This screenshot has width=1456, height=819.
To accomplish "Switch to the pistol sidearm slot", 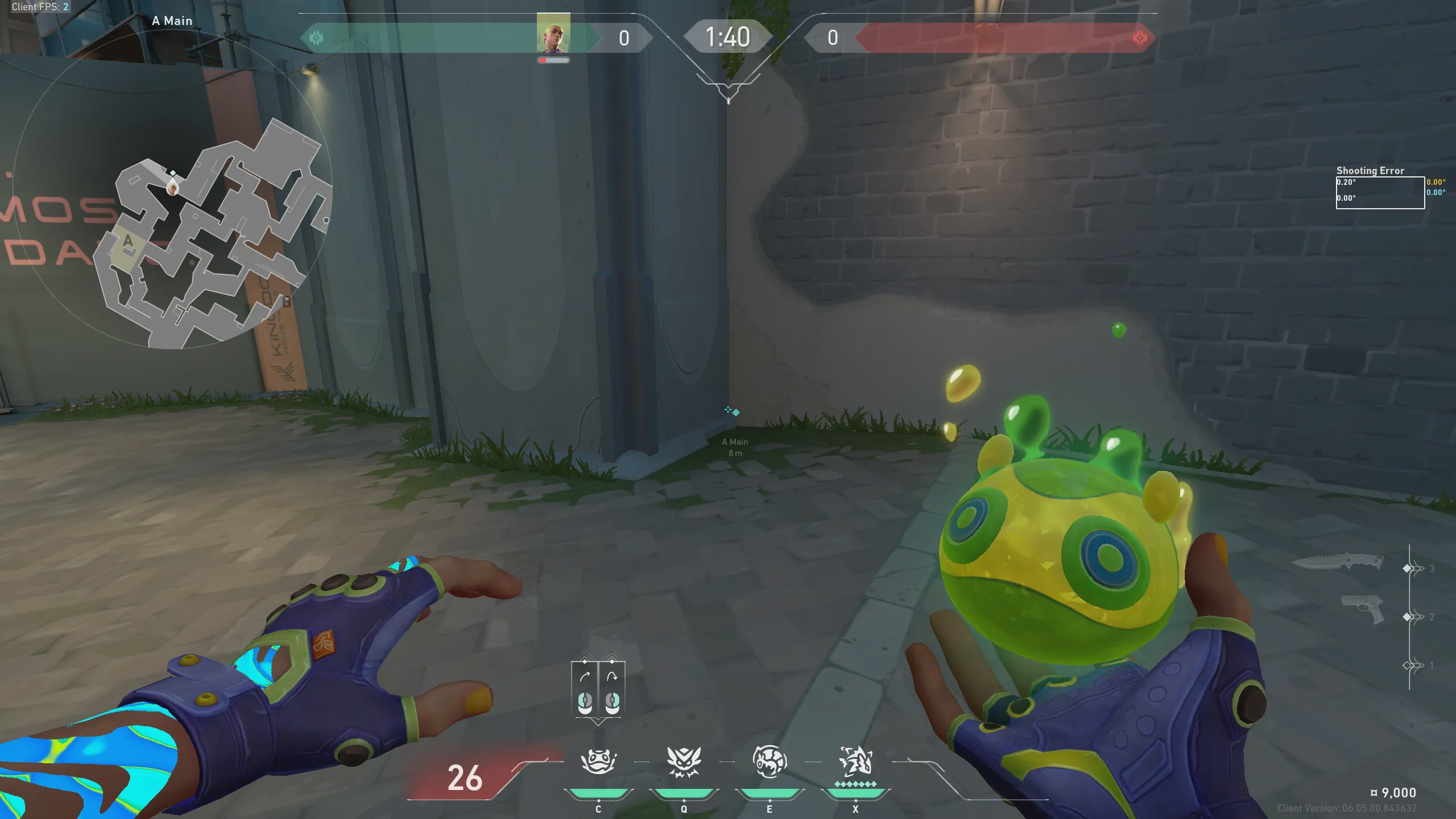I will pos(1363,609).
